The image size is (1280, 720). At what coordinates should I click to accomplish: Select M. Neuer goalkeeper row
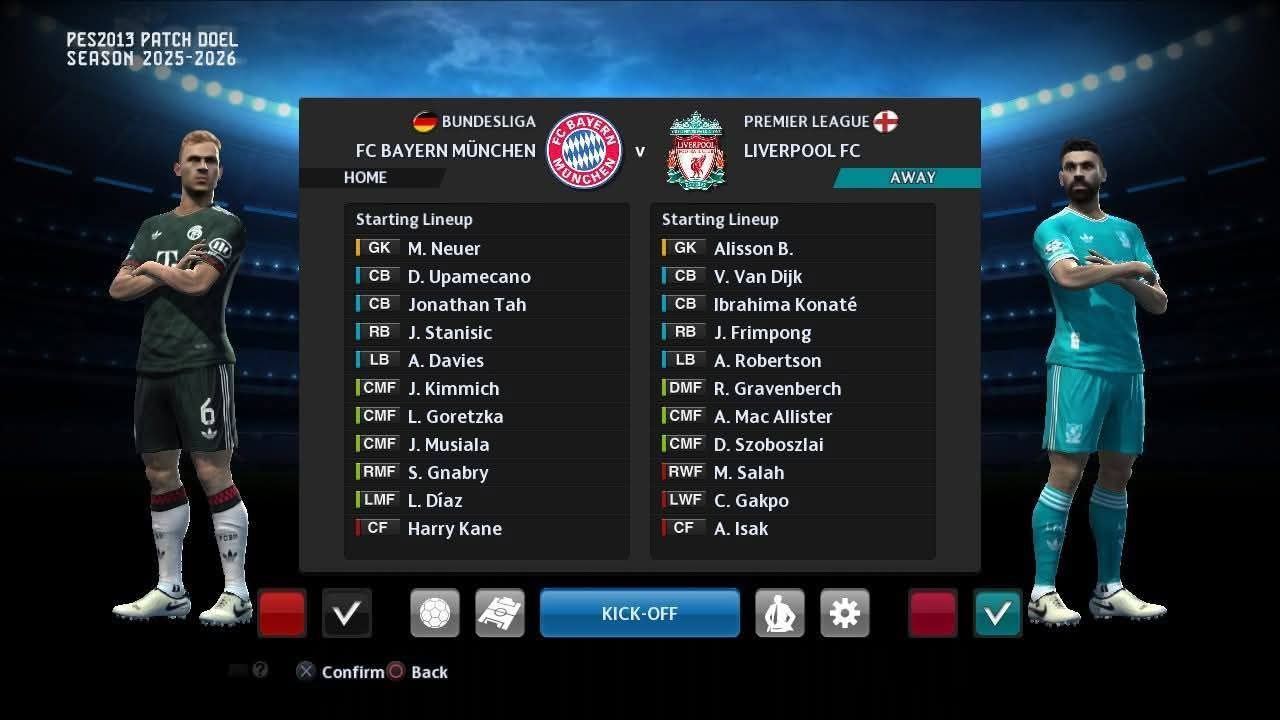[x=444, y=248]
